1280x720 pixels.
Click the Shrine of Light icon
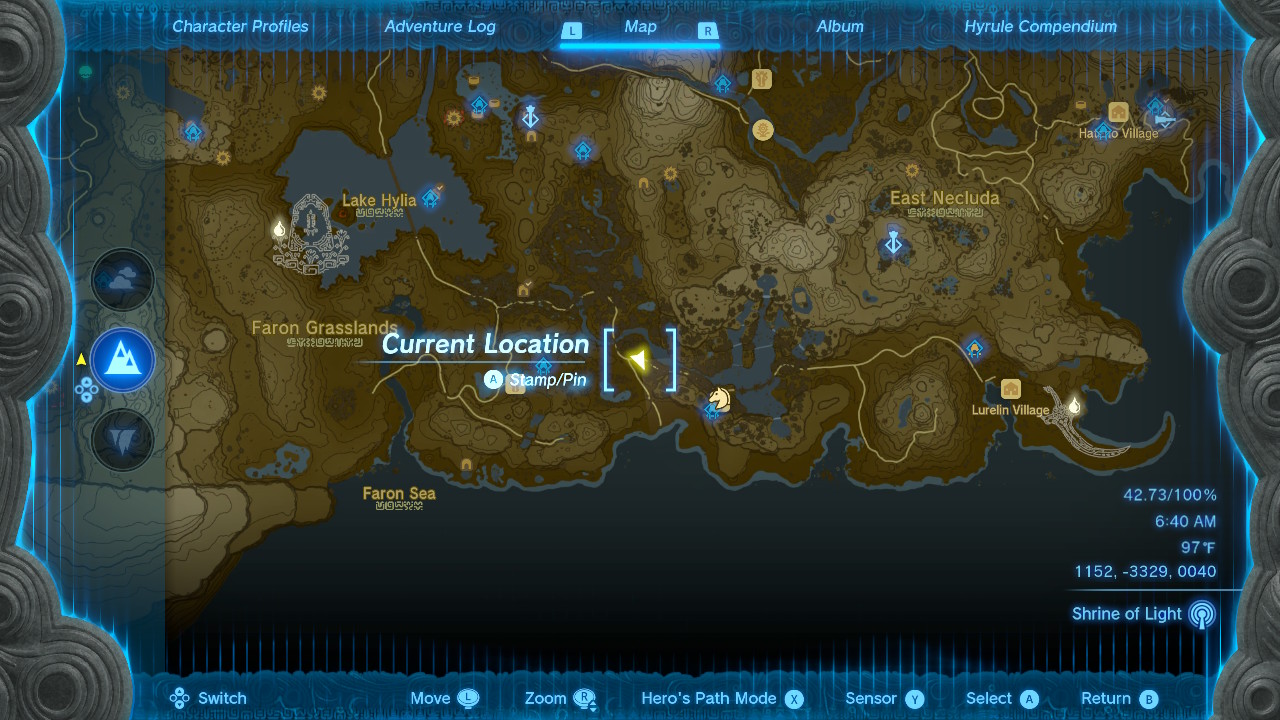click(1199, 614)
